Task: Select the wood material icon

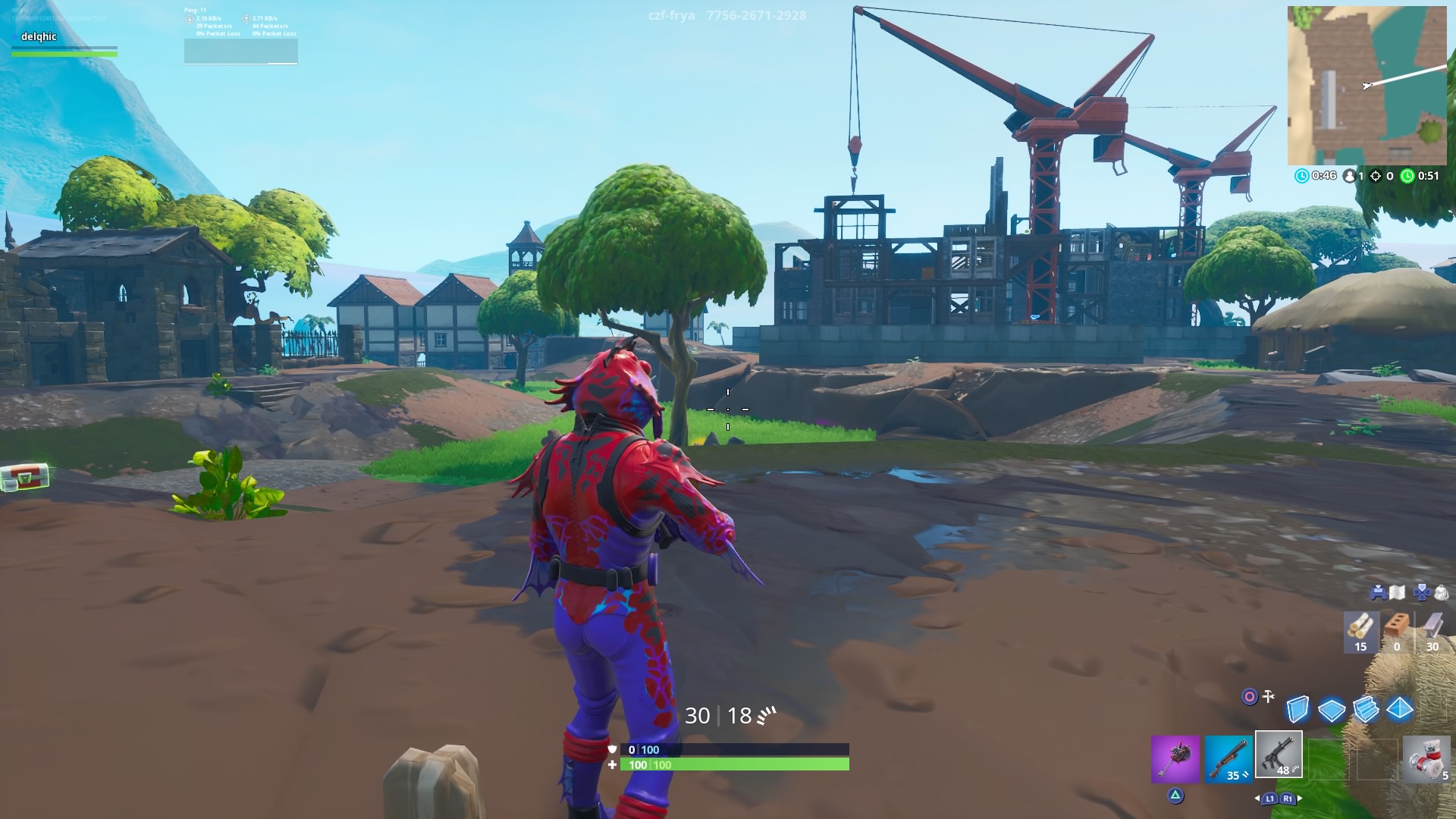Action: (1359, 626)
